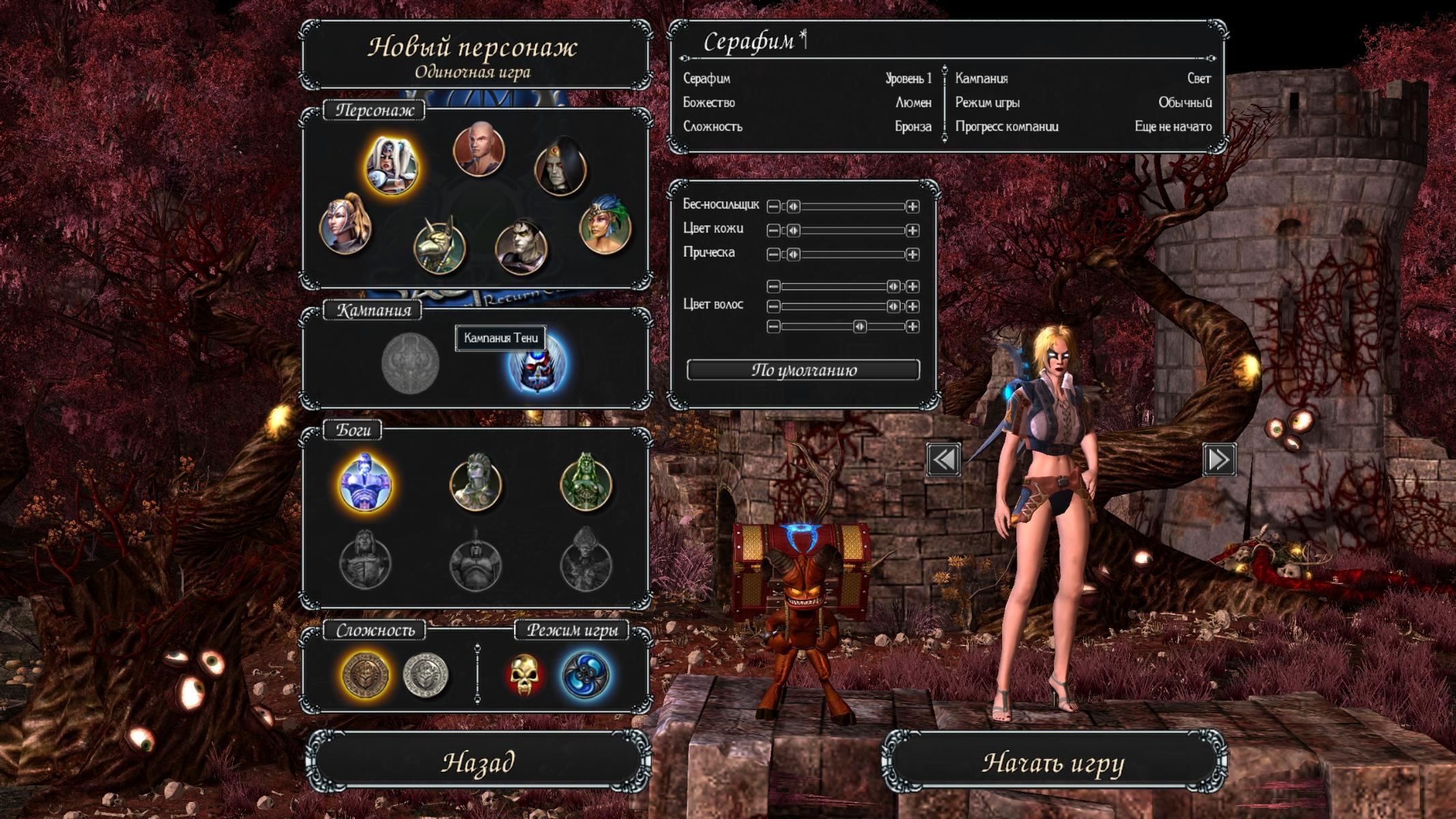
Task: Choose the blonde ponytail elf portrait
Action: point(345,225)
